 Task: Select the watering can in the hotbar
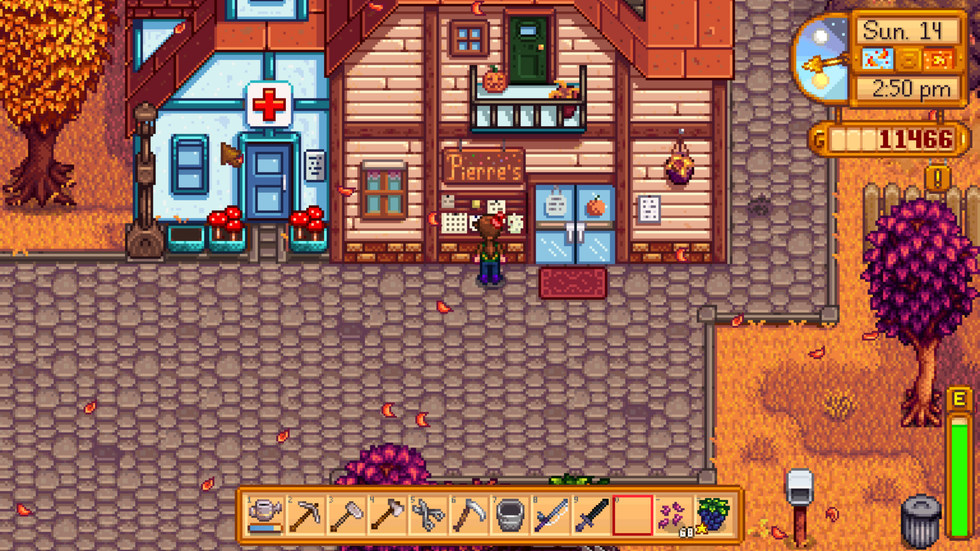click(265, 515)
